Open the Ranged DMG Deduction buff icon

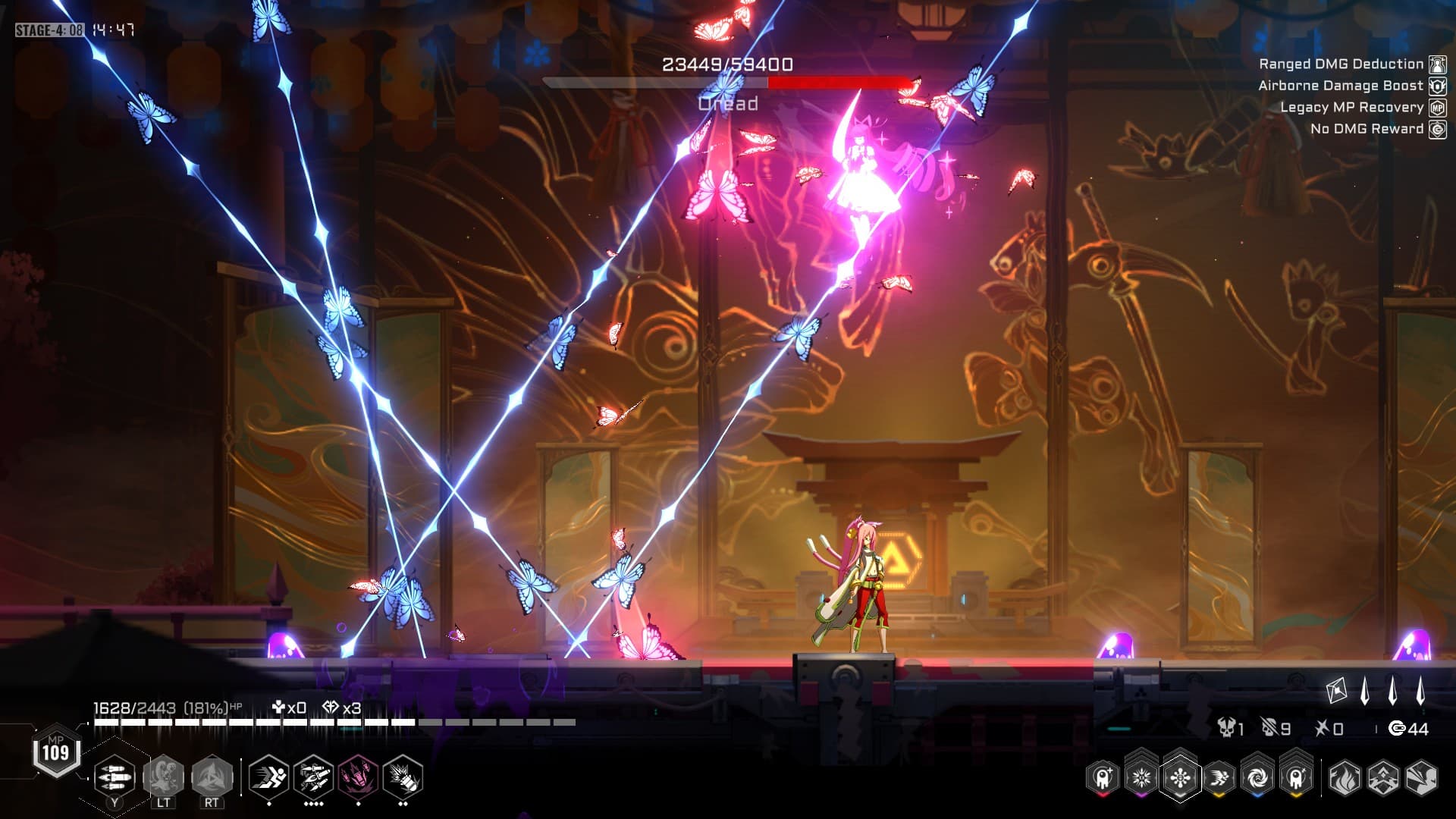pyautogui.click(x=1437, y=64)
